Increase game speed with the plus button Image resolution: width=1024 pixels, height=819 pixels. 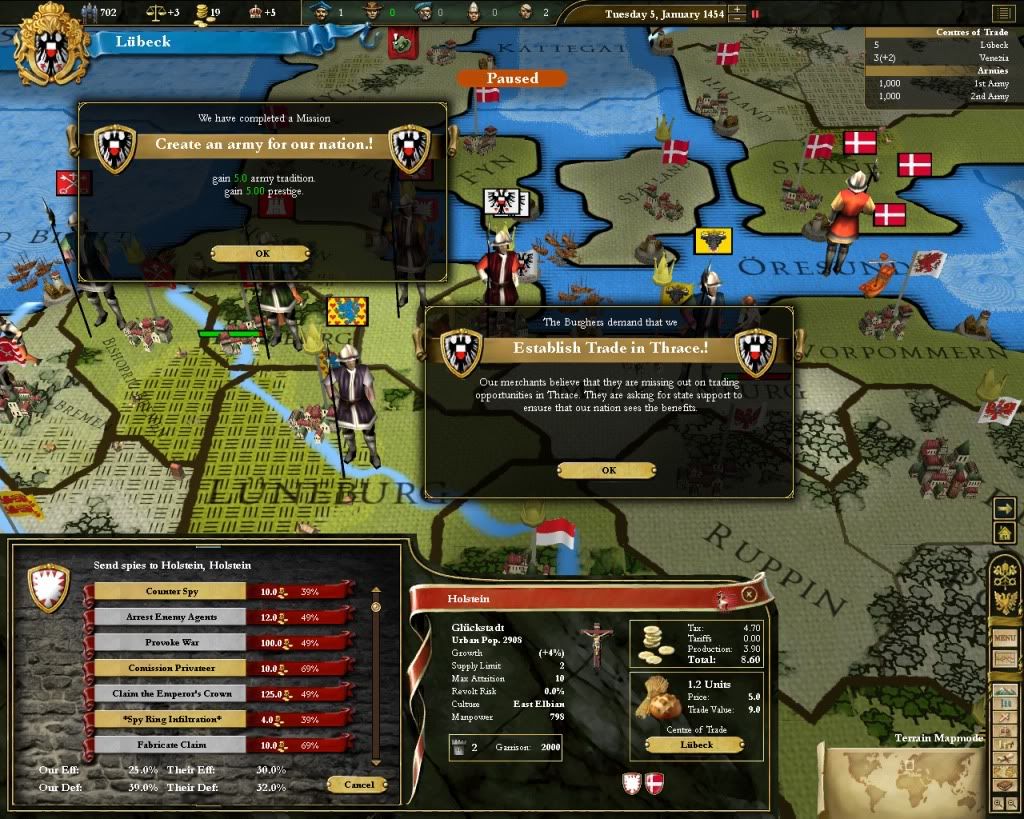[x=737, y=10]
